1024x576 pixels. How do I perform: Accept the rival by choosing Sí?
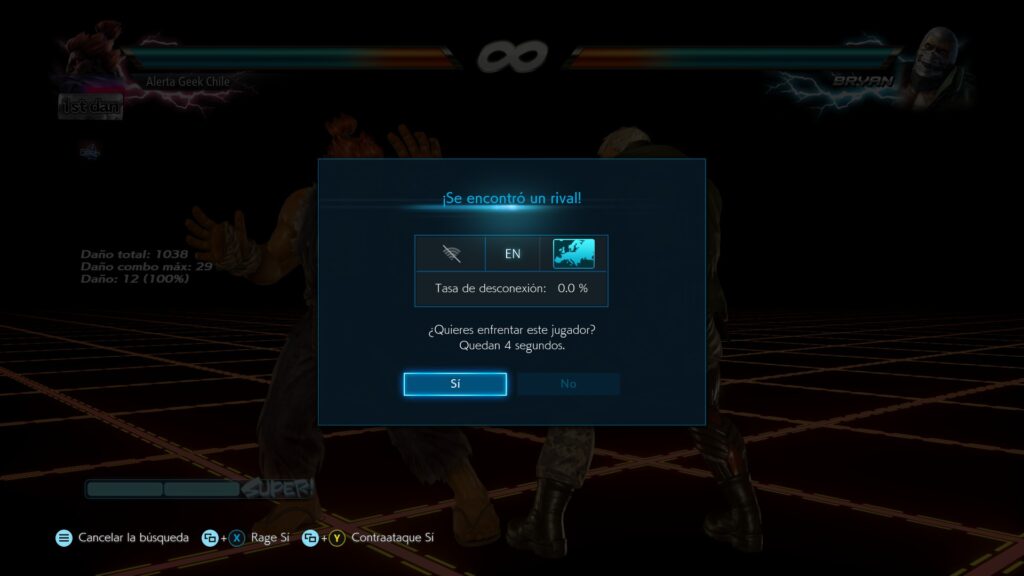pyautogui.click(x=455, y=384)
